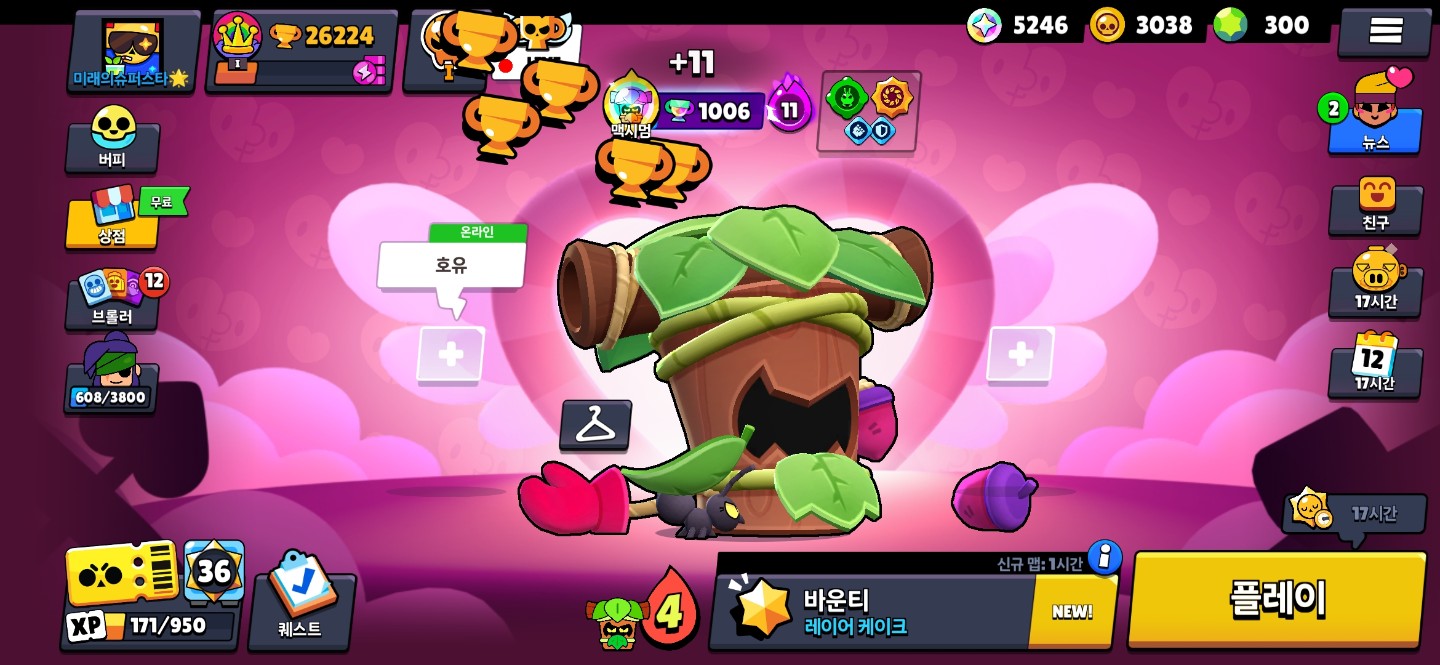The height and width of the screenshot is (665, 1440).
Task: Open the hamburger menu
Action: (x=1385, y=31)
